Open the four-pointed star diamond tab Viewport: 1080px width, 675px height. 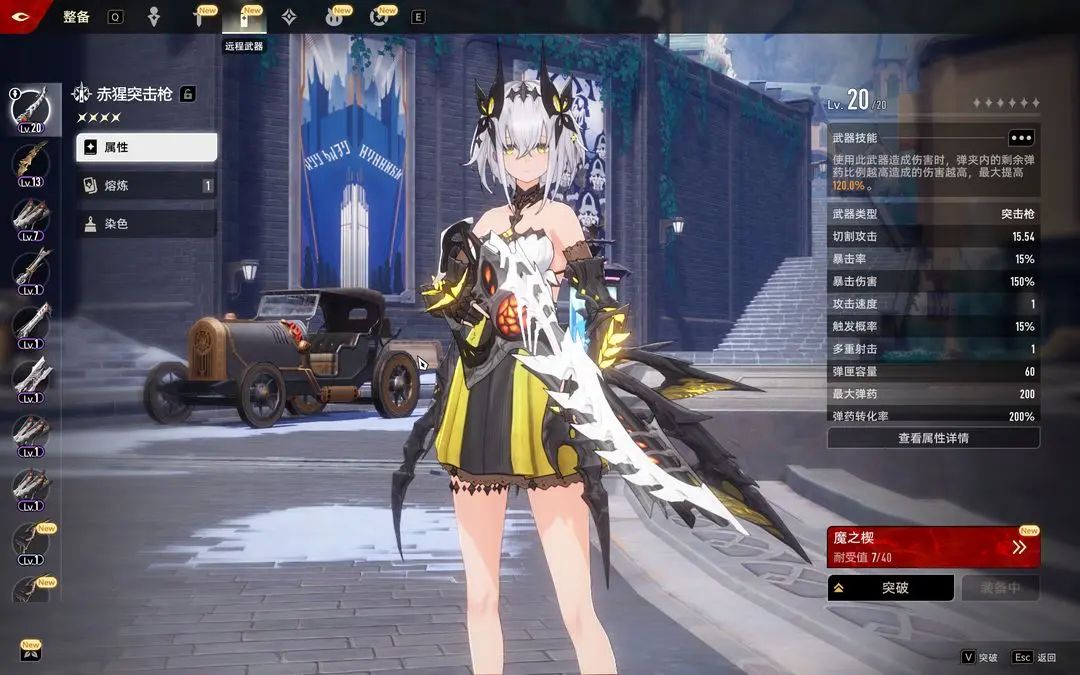click(289, 17)
